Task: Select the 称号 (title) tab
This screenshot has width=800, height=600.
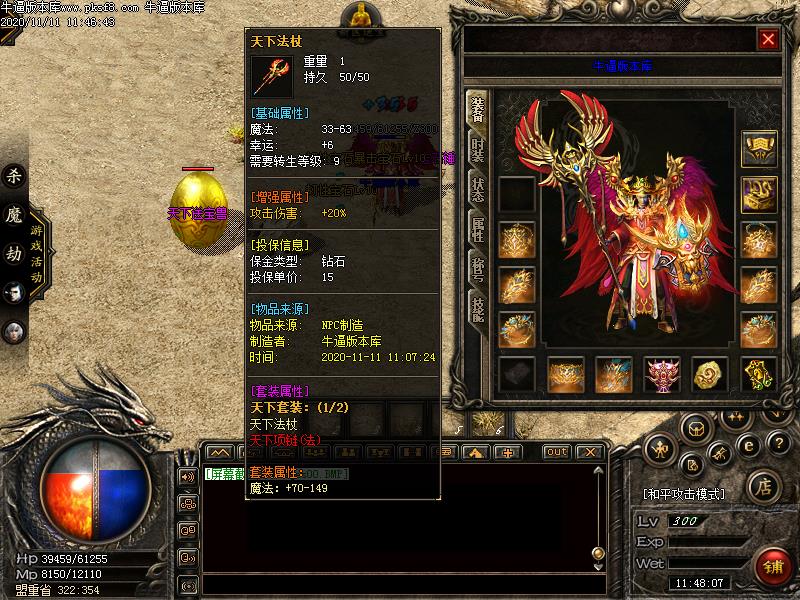Action: 478,268
